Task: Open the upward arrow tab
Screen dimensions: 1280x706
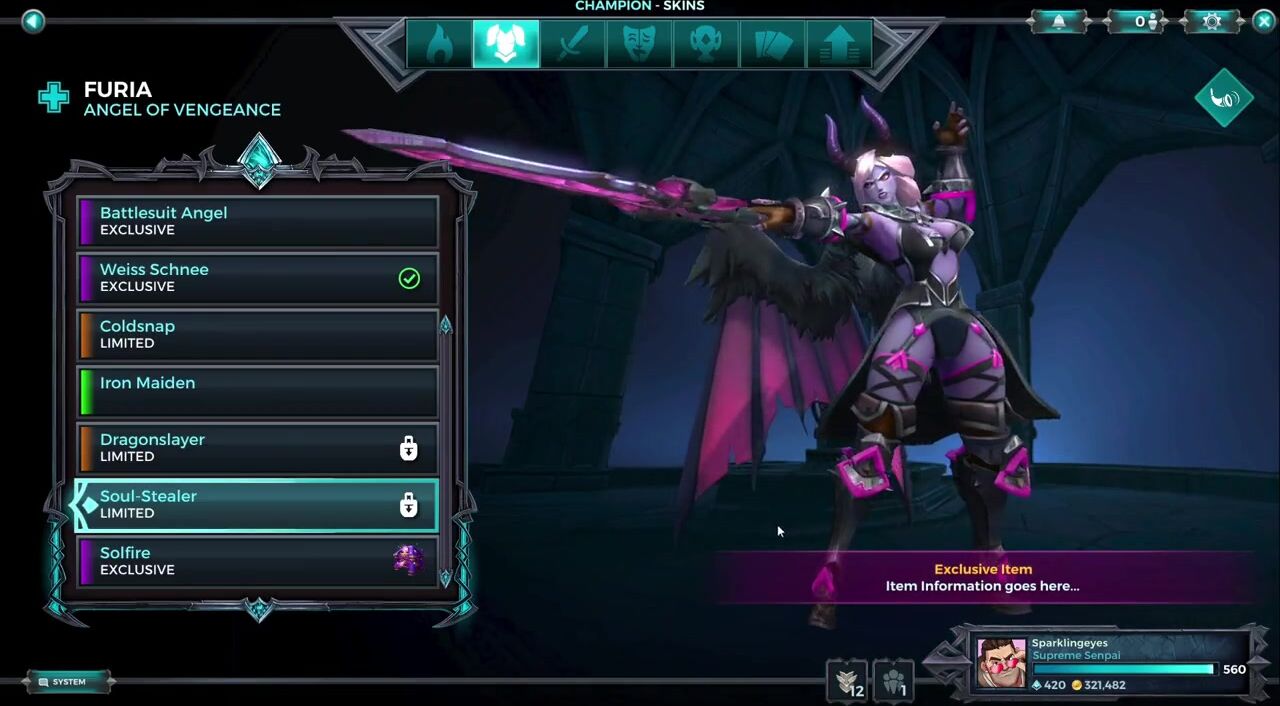Action: tap(839, 45)
